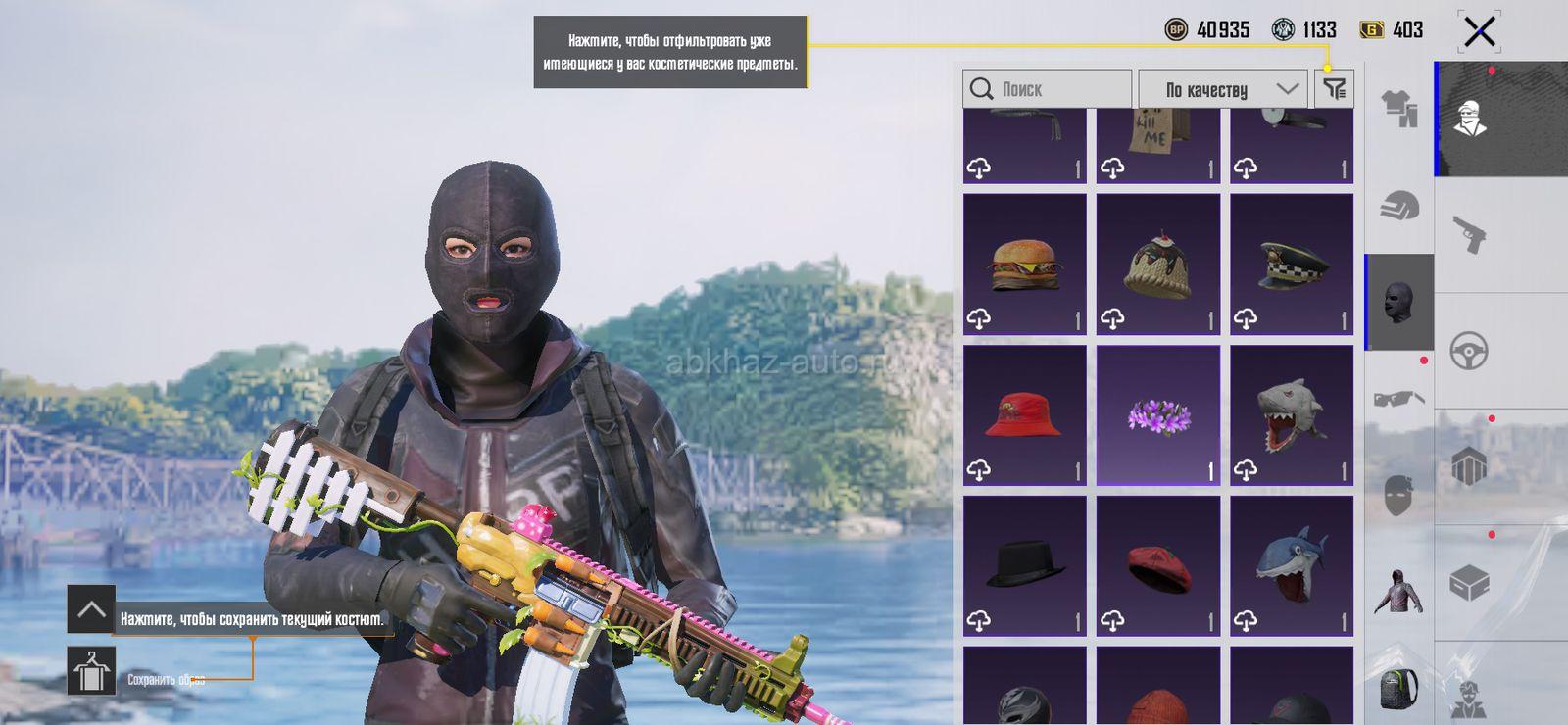
Task: Open the glasses category
Action: [1399, 398]
